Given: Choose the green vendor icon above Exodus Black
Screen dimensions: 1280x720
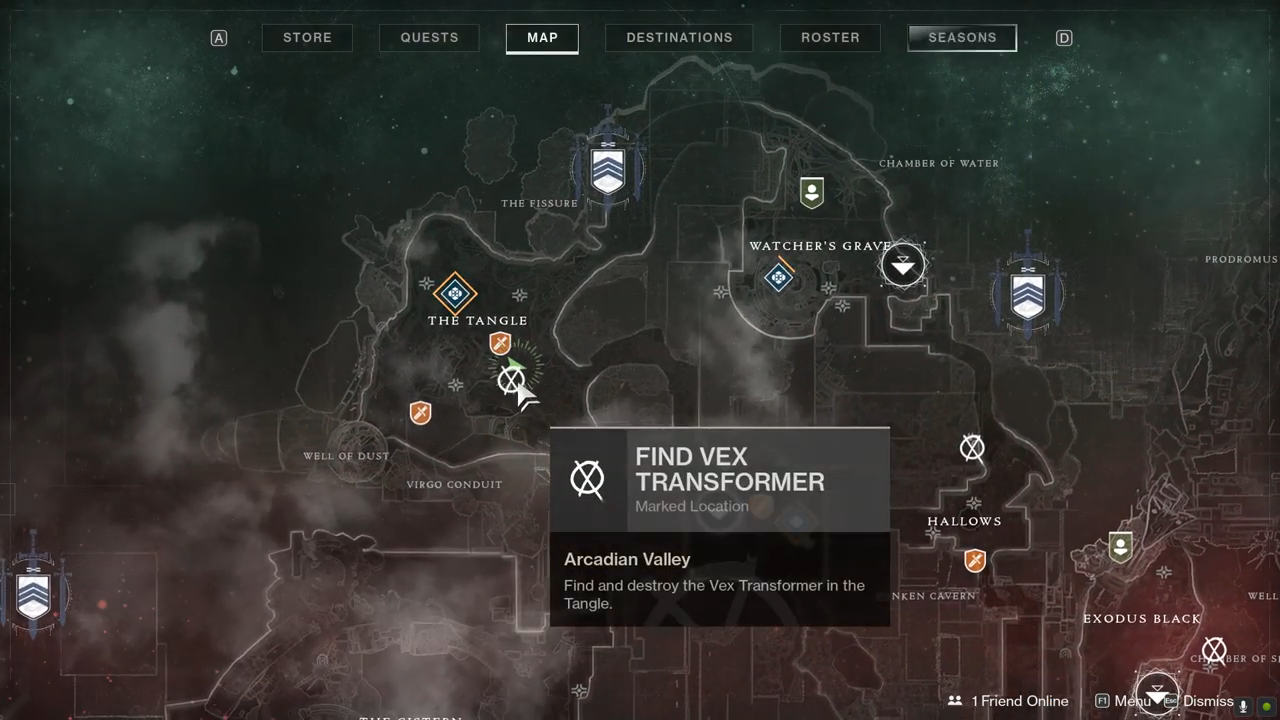Looking at the screenshot, I should pos(1120,546).
